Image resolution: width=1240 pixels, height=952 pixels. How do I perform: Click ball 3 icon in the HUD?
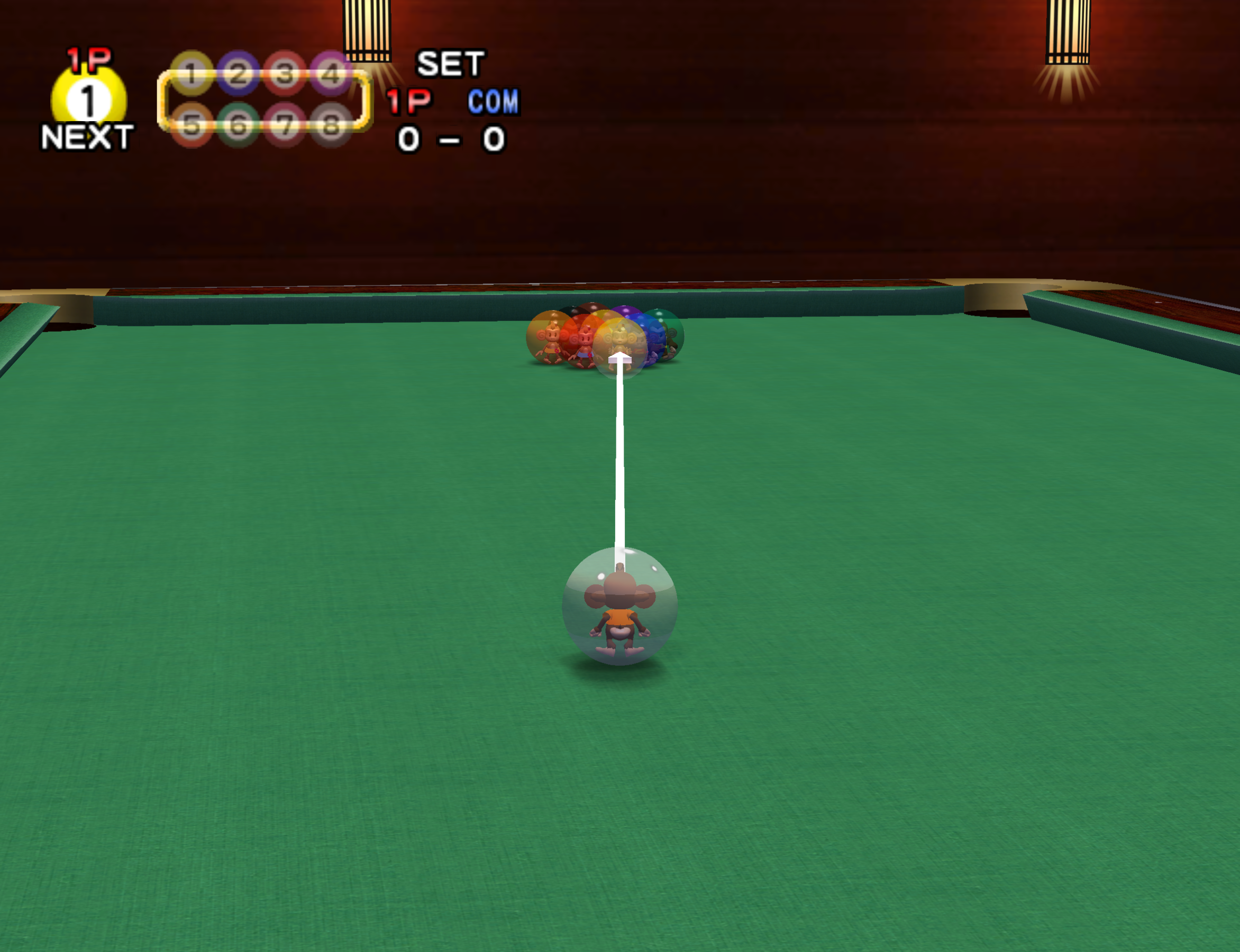[285, 72]
